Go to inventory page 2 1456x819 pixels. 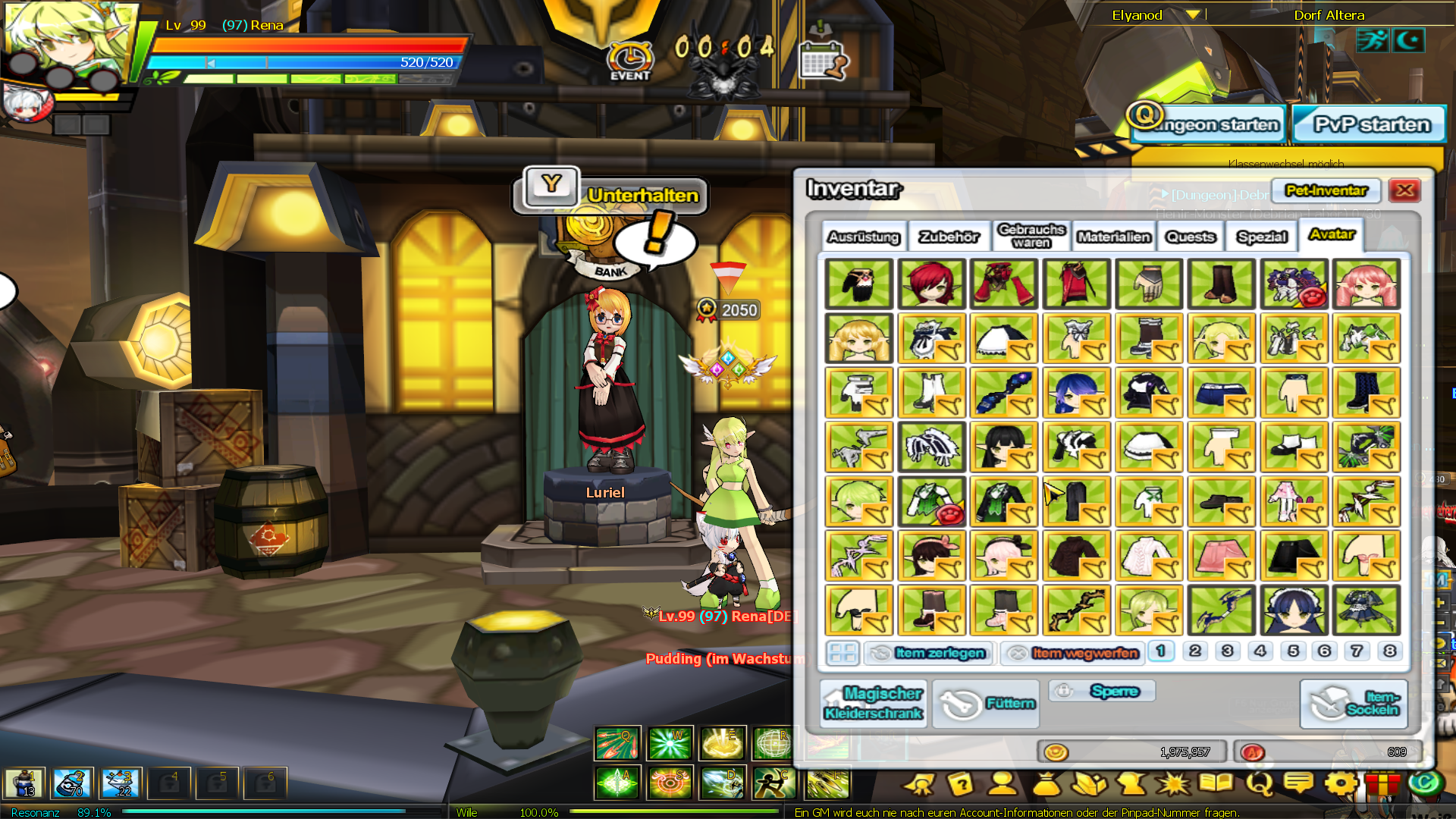(x=1195, y=651)
